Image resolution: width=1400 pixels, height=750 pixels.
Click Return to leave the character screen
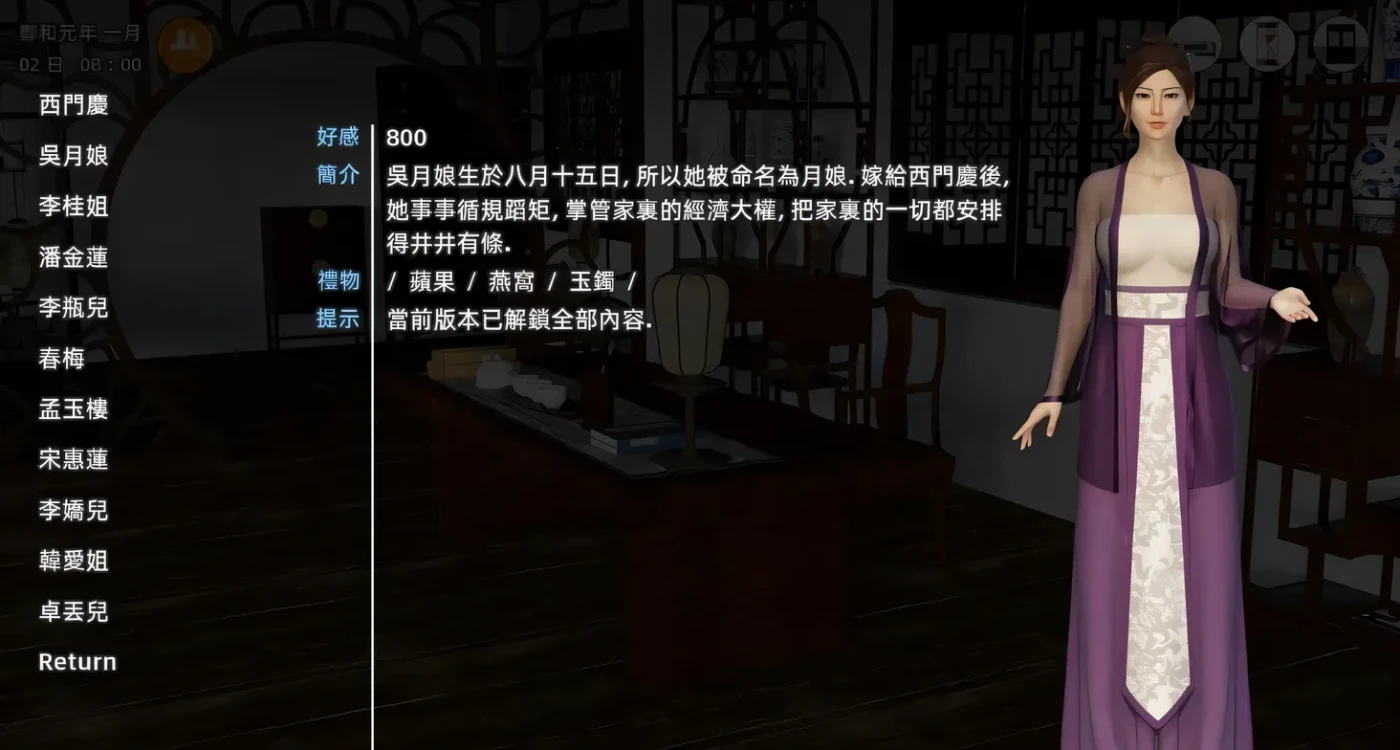point(77,661)
